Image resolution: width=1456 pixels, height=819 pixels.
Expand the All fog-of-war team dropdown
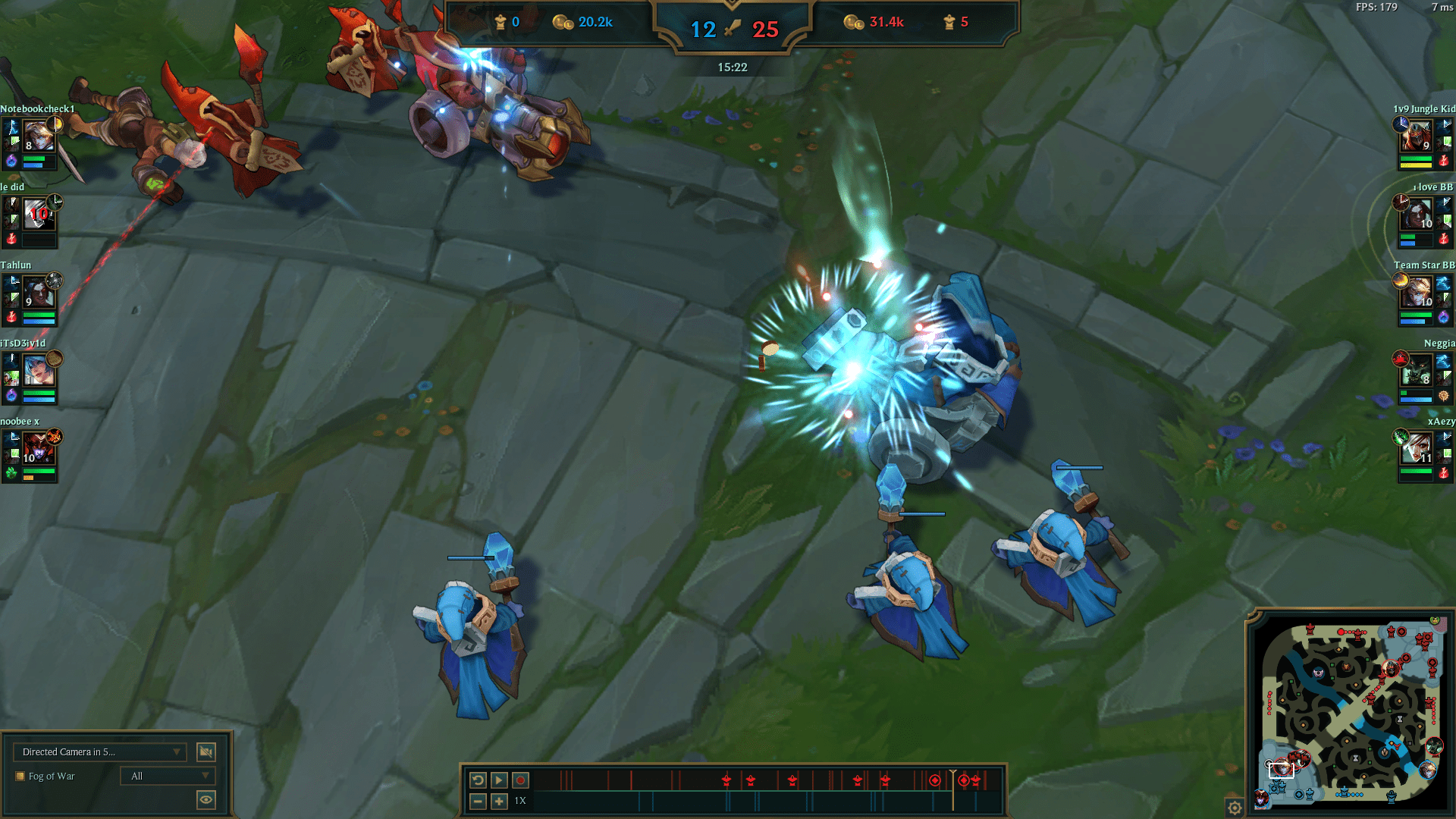pyautogui.click(x=163, y=776)
